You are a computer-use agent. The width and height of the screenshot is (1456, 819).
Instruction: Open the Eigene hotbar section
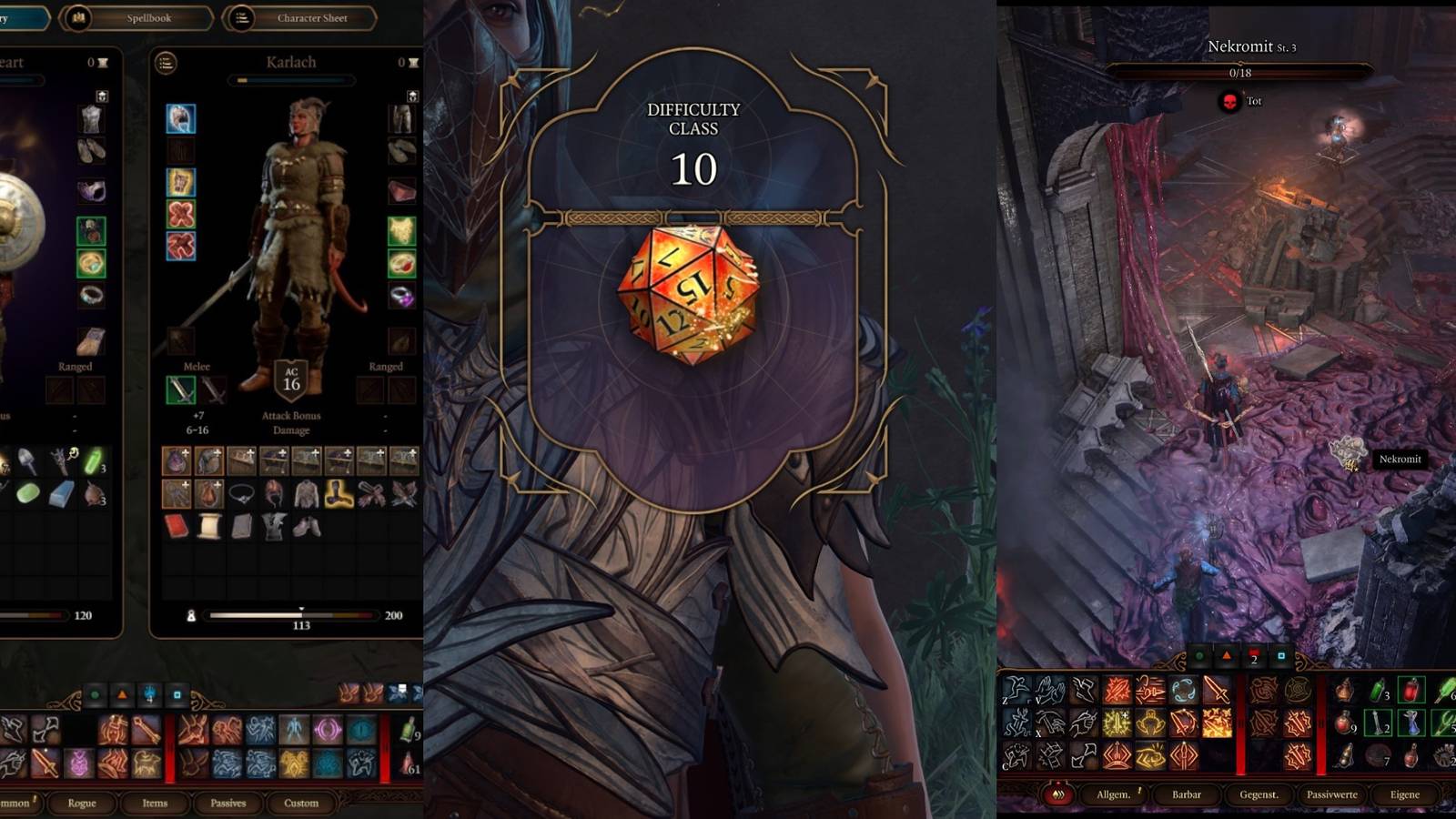pyautogui.click(x=1405, y=794)
